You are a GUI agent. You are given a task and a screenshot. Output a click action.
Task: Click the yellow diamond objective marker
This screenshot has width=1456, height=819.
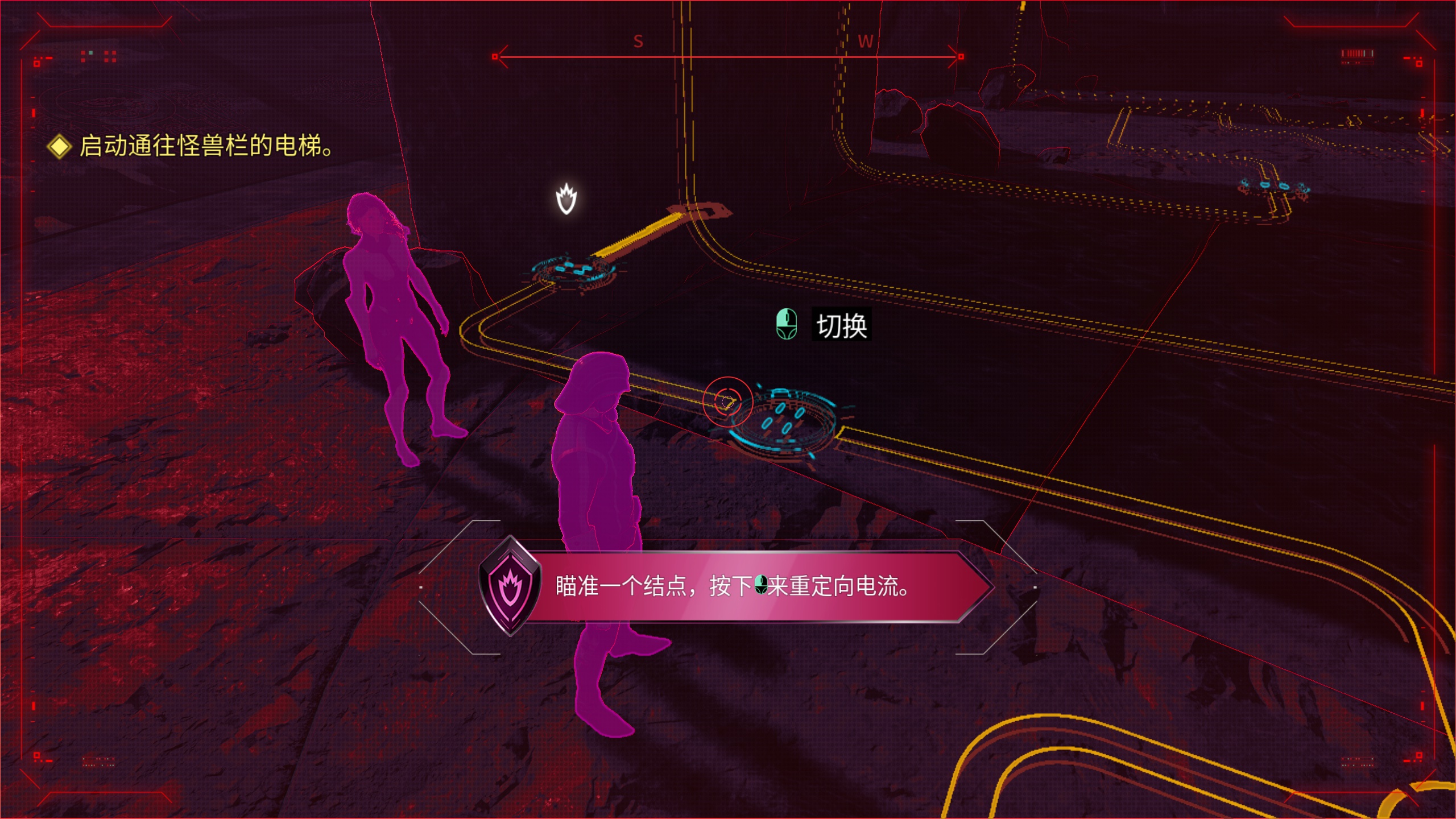point(59,146)
